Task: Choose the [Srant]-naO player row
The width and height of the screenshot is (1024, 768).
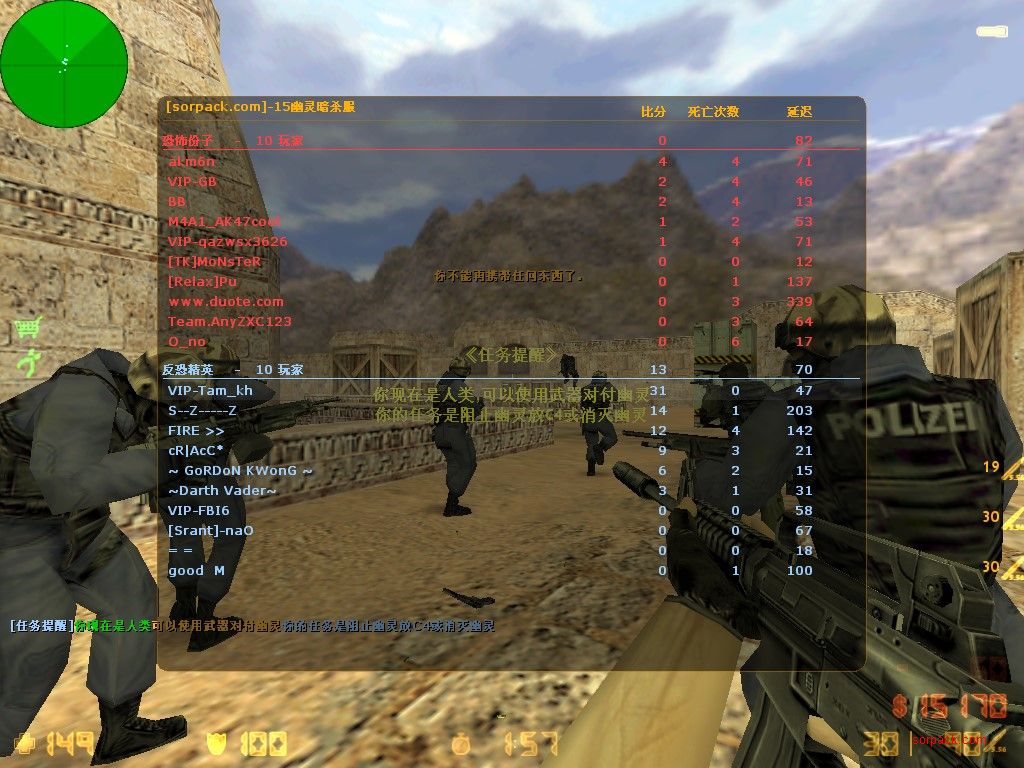Action: click(210, 530)
